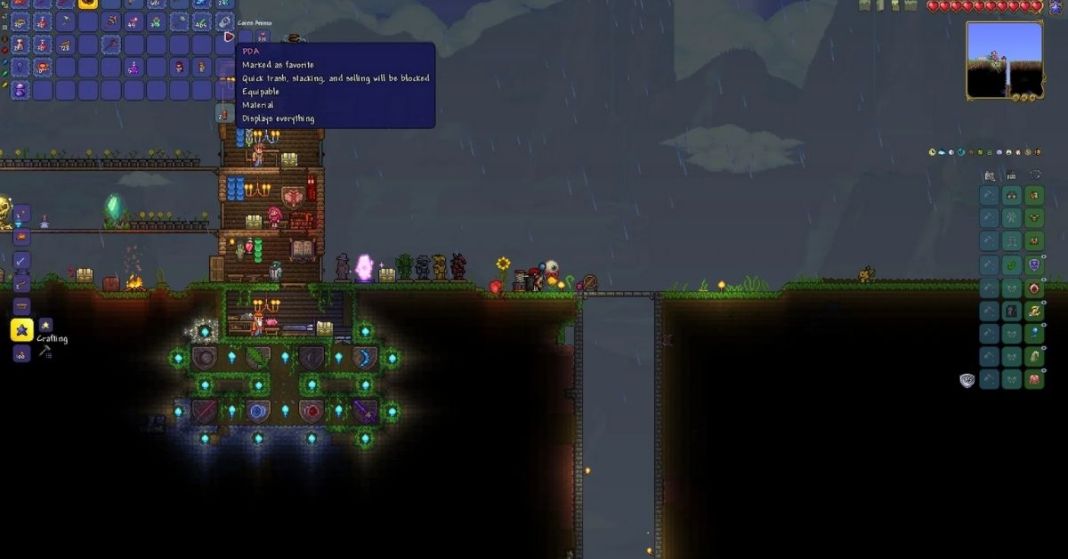Choose the top potion recipe in the crafting list

coord(21,213)
